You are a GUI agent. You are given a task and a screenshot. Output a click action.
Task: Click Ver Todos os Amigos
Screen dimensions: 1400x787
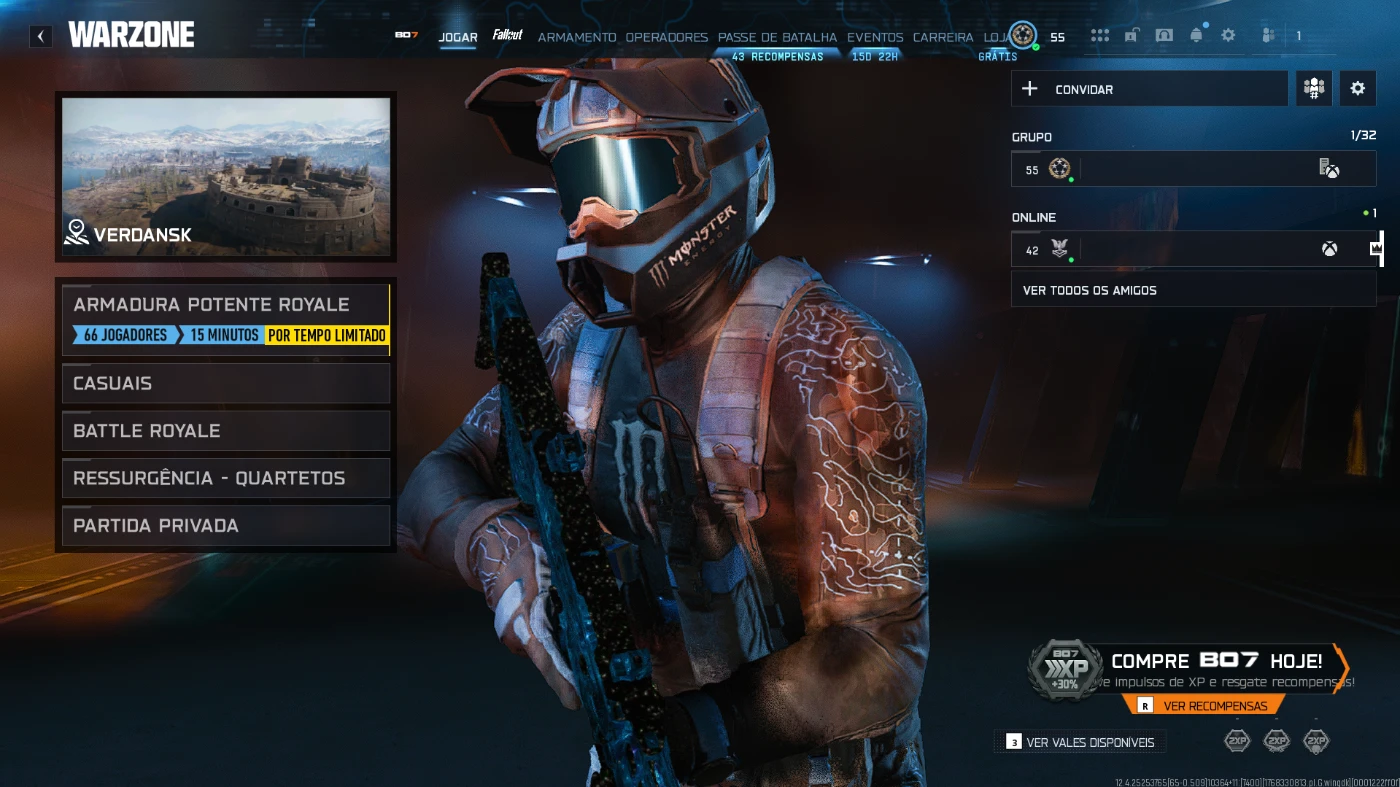1193,290
